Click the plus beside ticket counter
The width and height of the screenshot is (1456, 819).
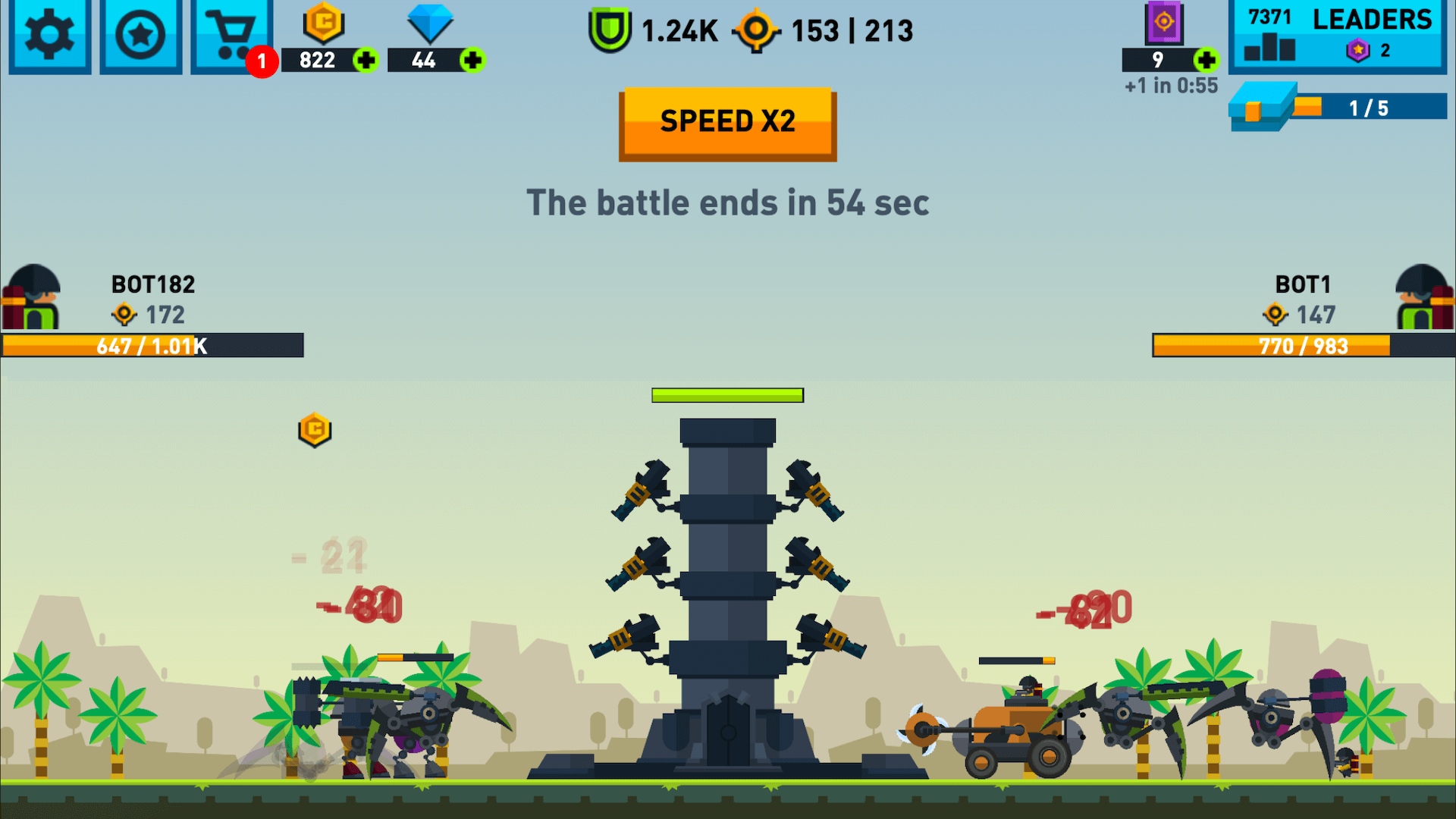[x=1207, y=61]
